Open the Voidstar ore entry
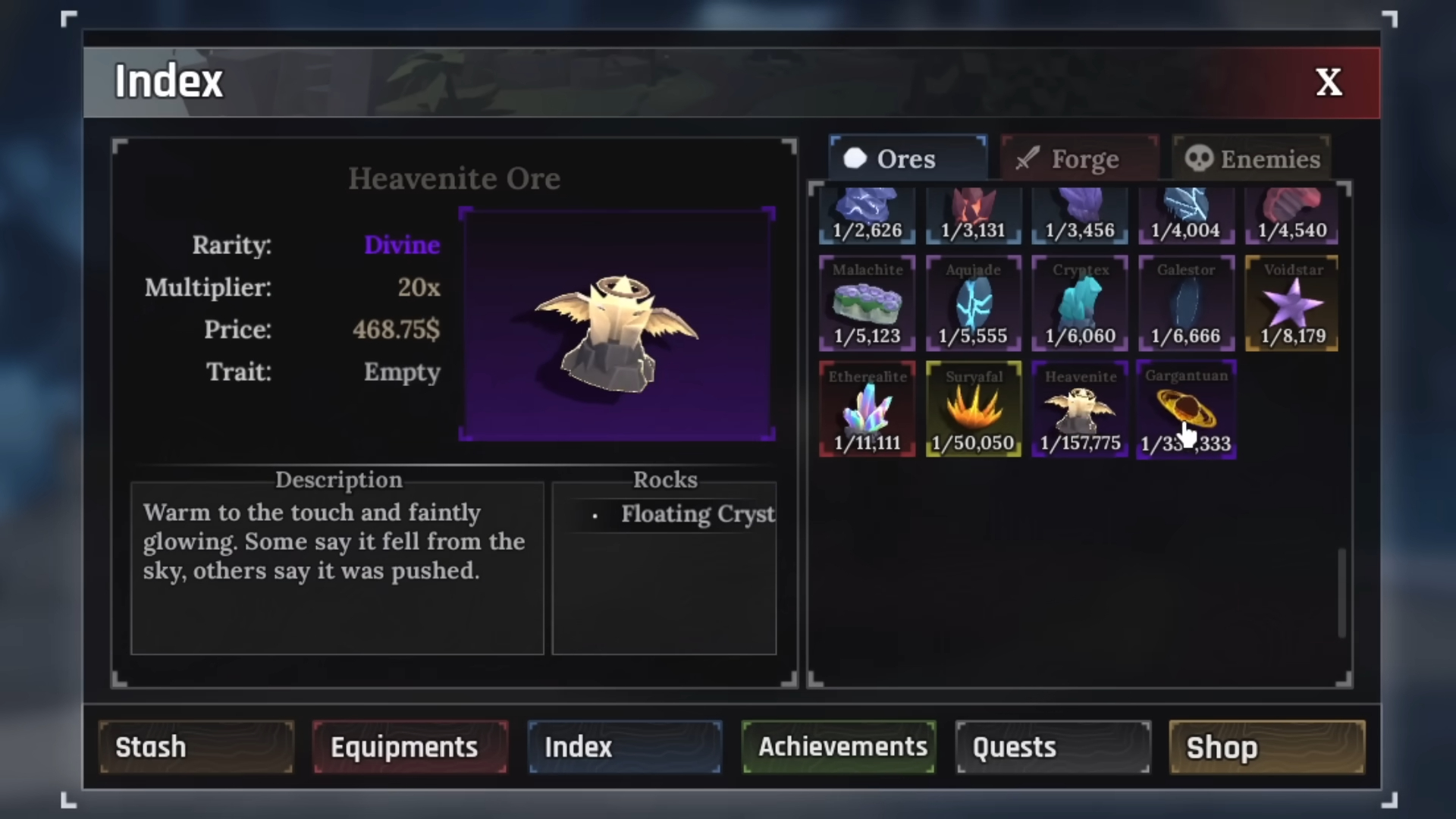 coord(1292,303)
